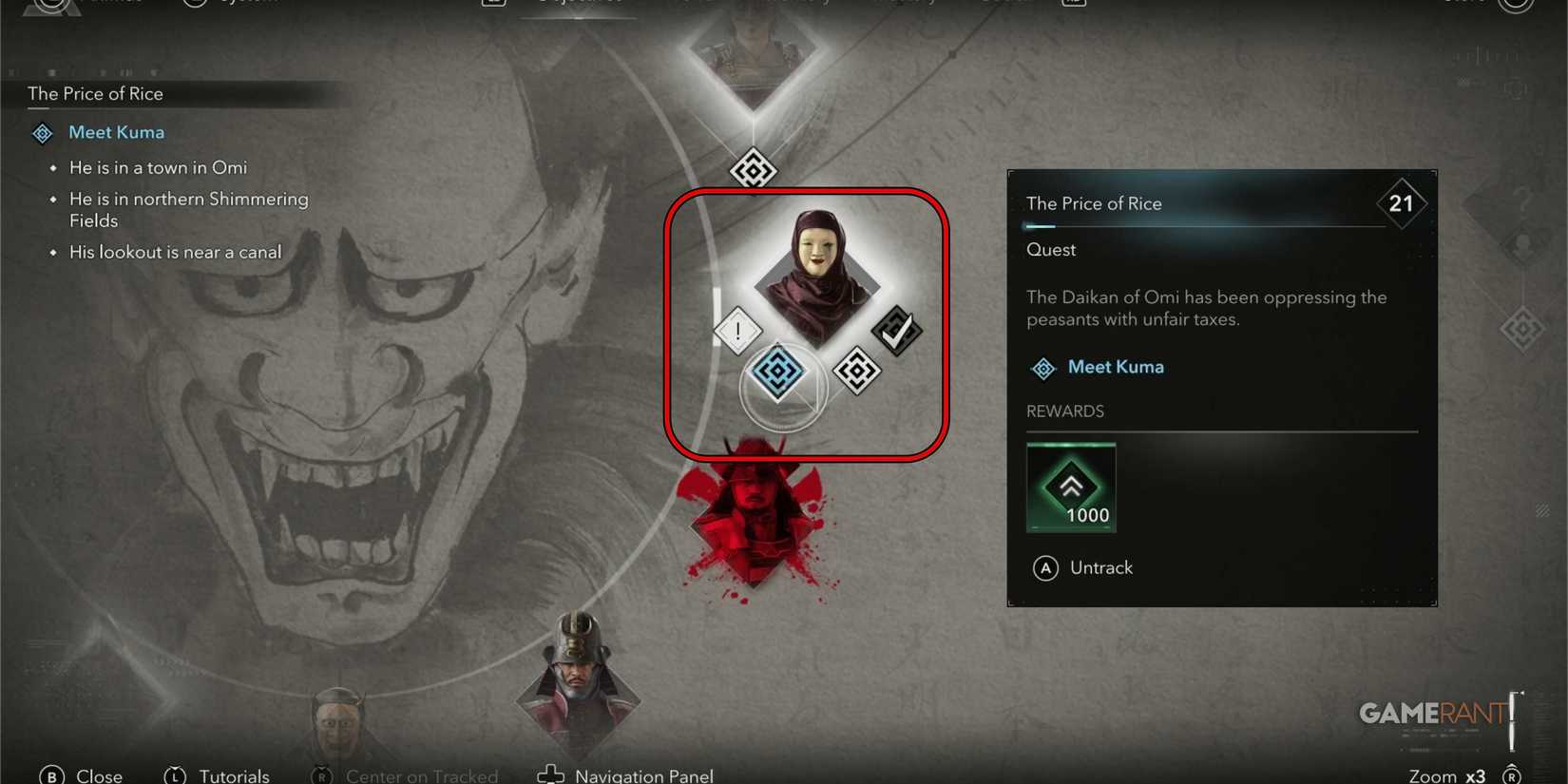The image size is (1568, 784).
Task: Select the hooded Kuma character portrait icon
Action: pos(815,276)
